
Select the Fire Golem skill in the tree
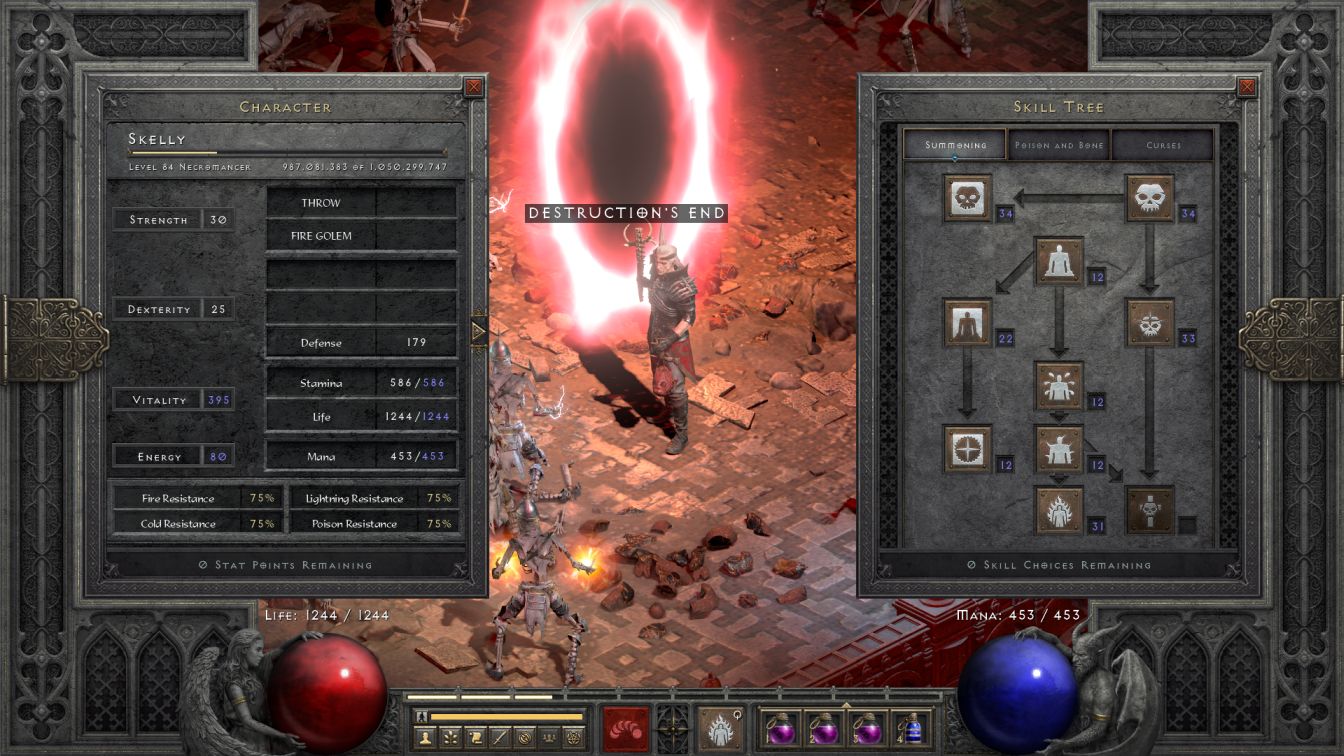[1059, 511]
